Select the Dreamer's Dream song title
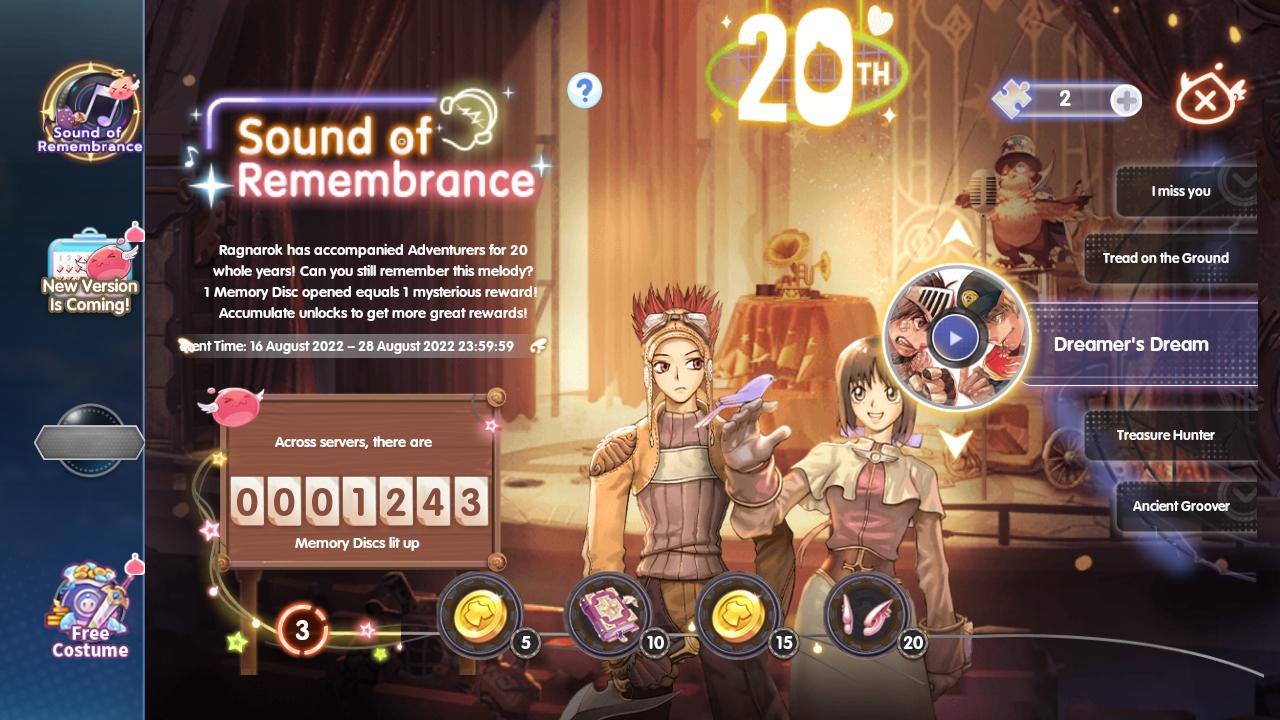This screenshot has width=1280, height=720. [1131, 344]
